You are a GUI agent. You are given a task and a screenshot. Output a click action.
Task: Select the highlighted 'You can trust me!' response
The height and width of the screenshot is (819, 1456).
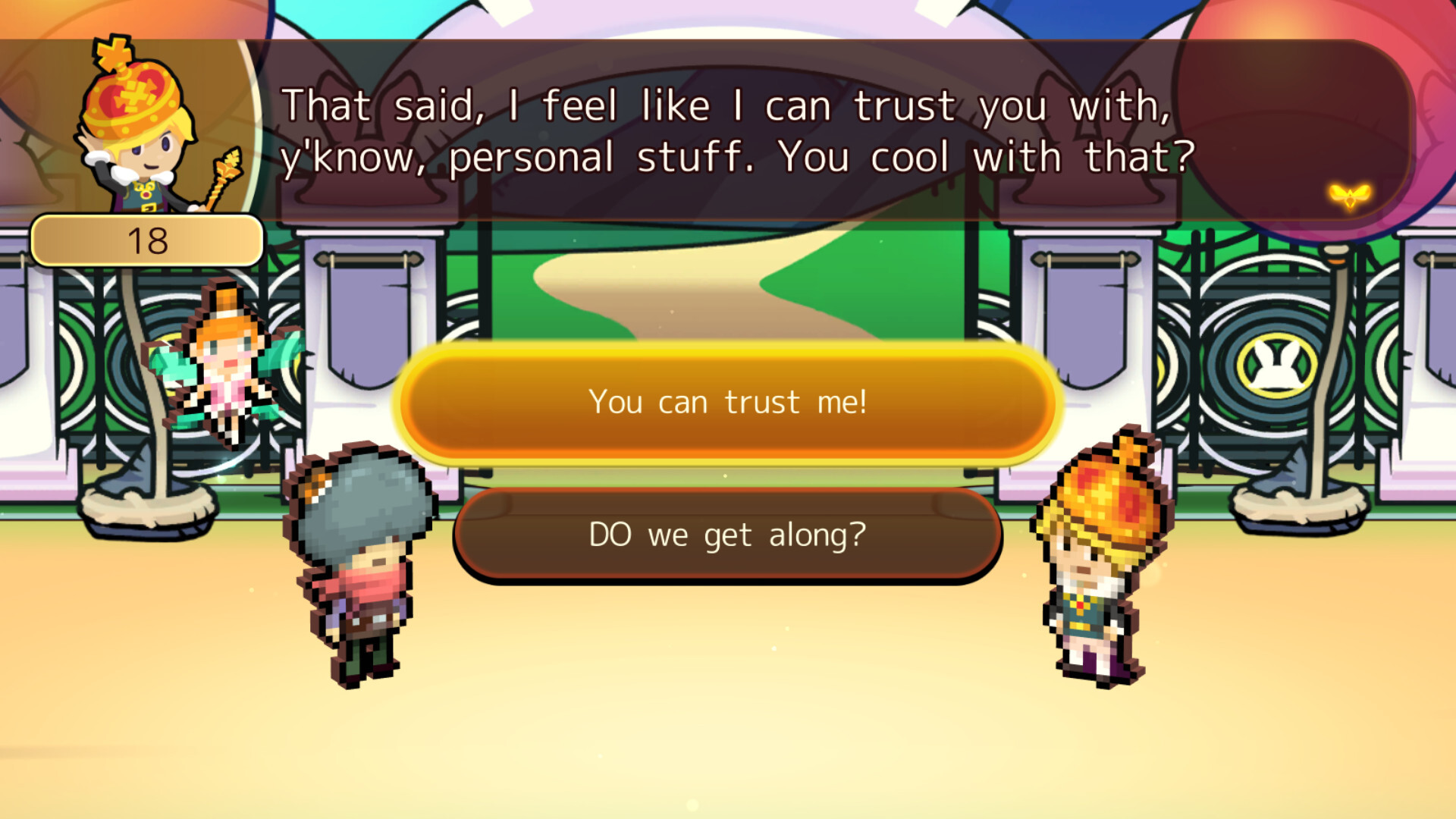click(728, 402)
